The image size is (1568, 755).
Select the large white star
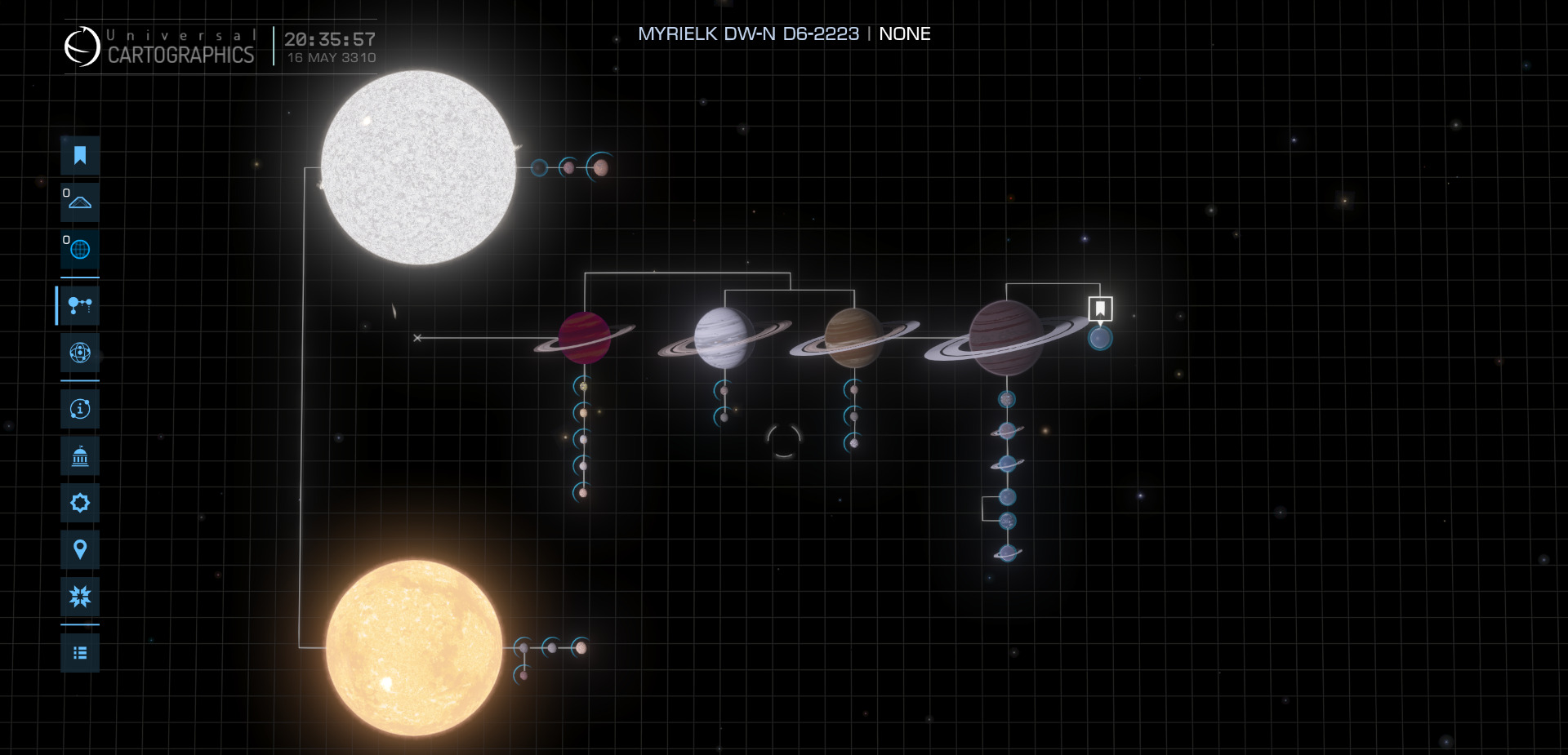tap(418, 167)
